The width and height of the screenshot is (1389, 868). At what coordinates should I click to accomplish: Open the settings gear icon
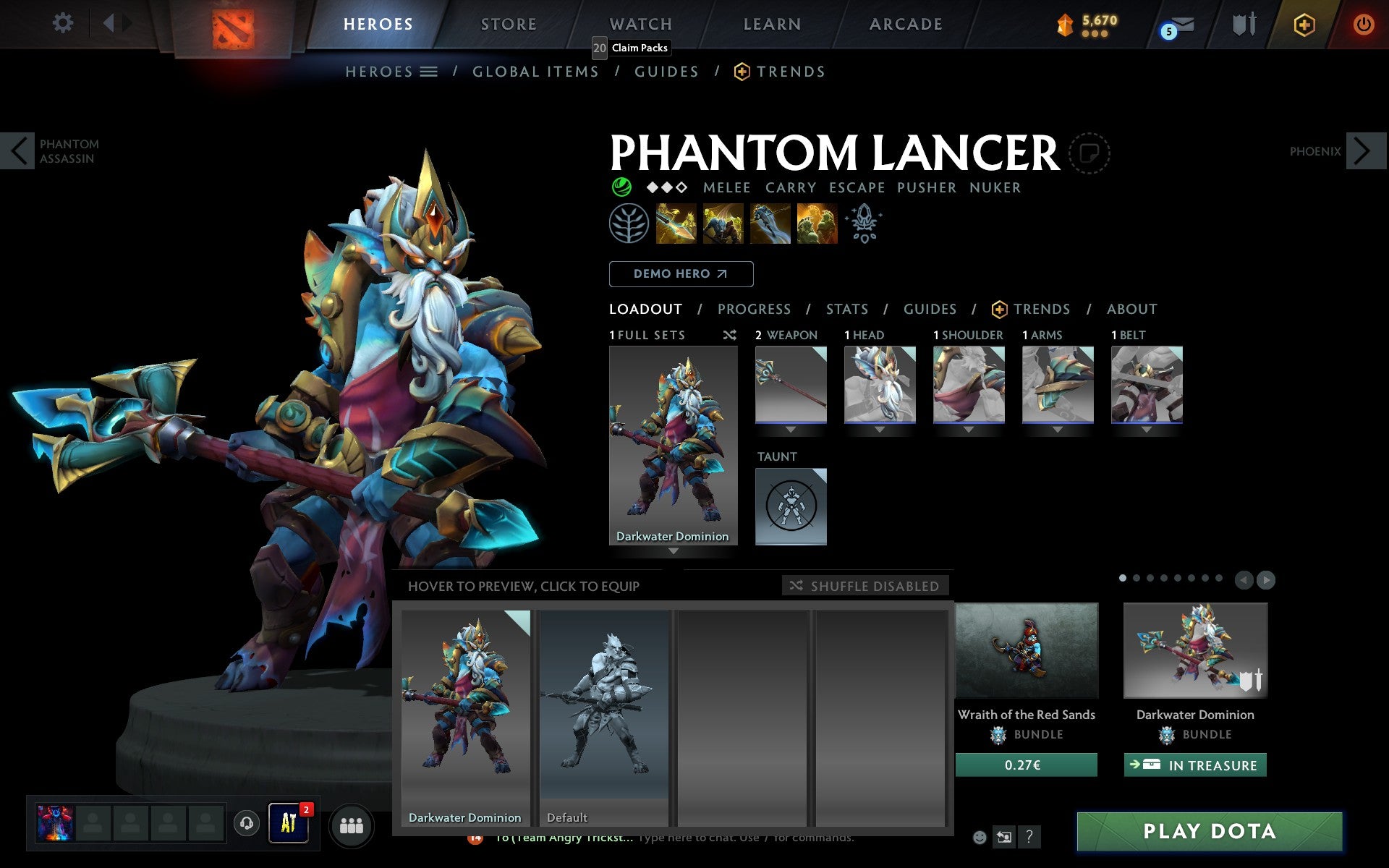(x=64, y=24)
